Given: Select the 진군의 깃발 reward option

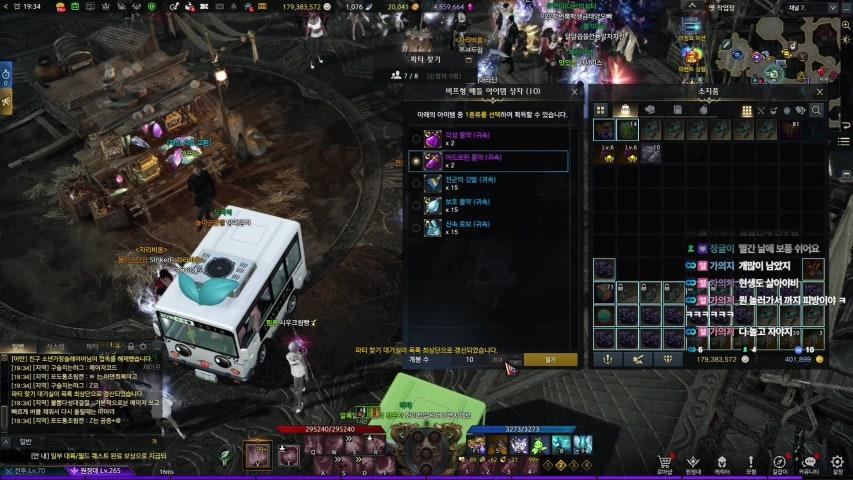Looking at the screenshot, I should 416,184.
